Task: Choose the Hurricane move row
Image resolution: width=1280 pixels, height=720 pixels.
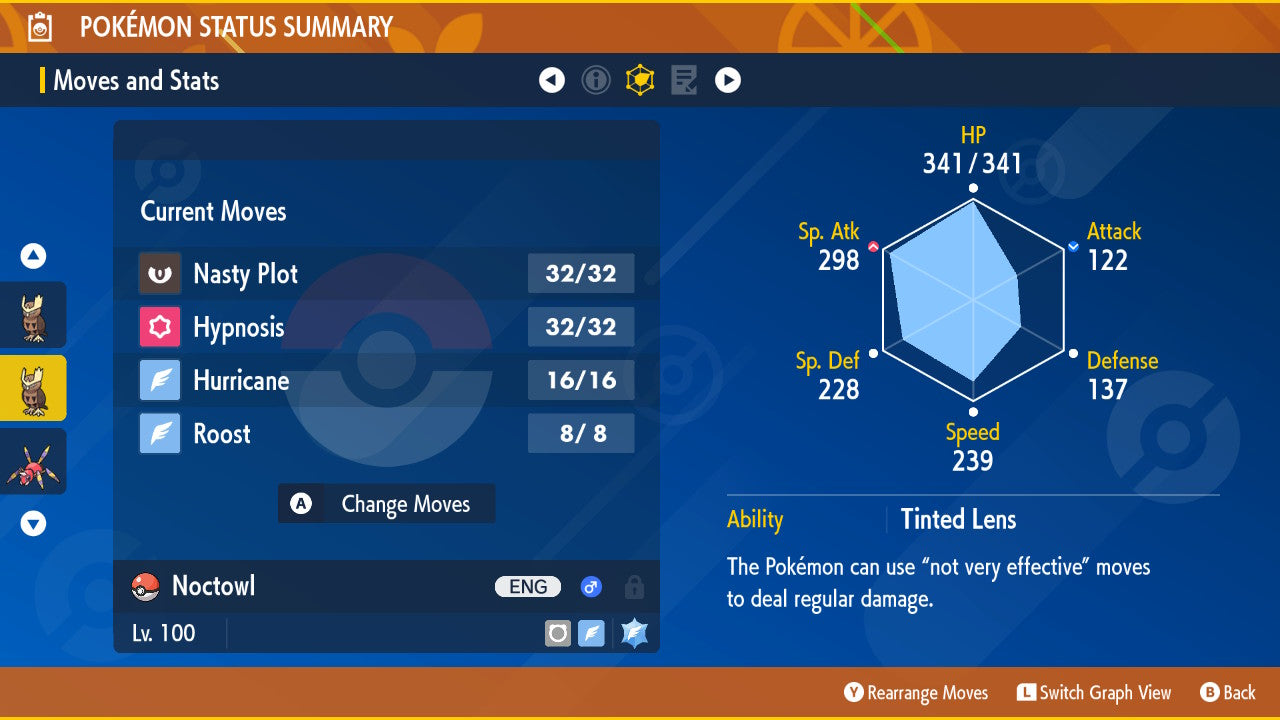Action: [x=386, y=381]
